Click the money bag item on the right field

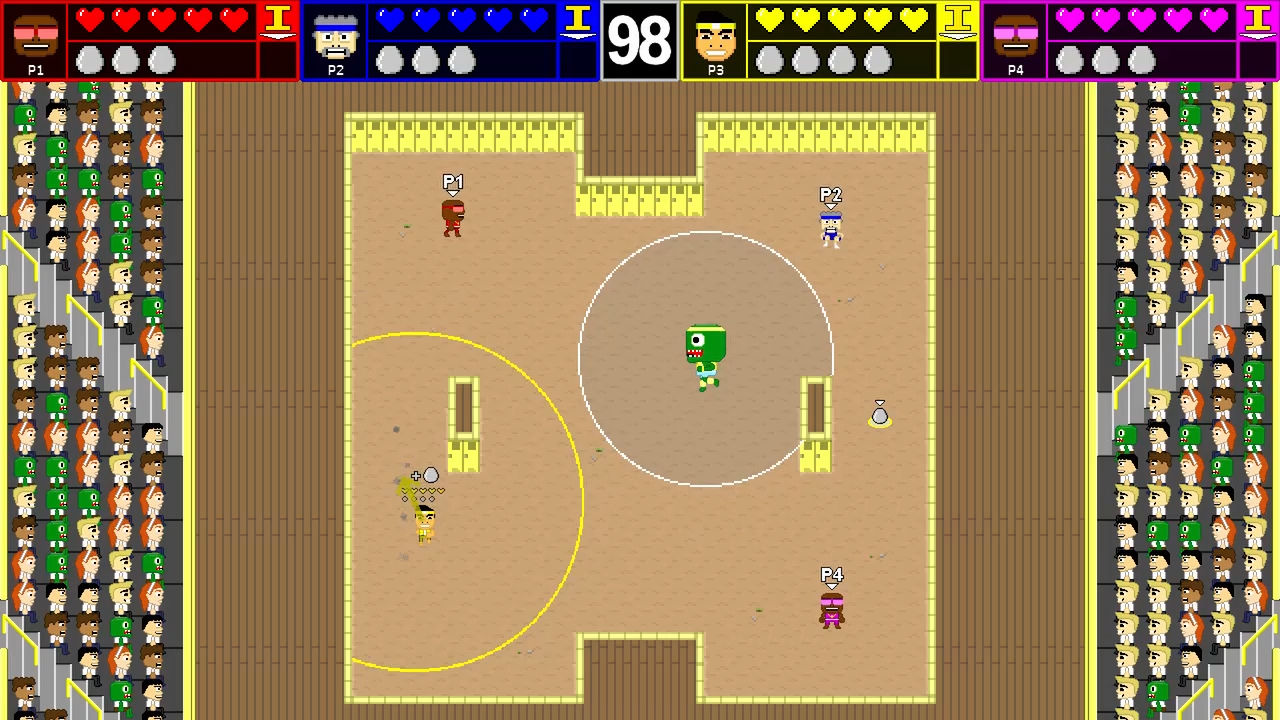[x=880, y=414]
